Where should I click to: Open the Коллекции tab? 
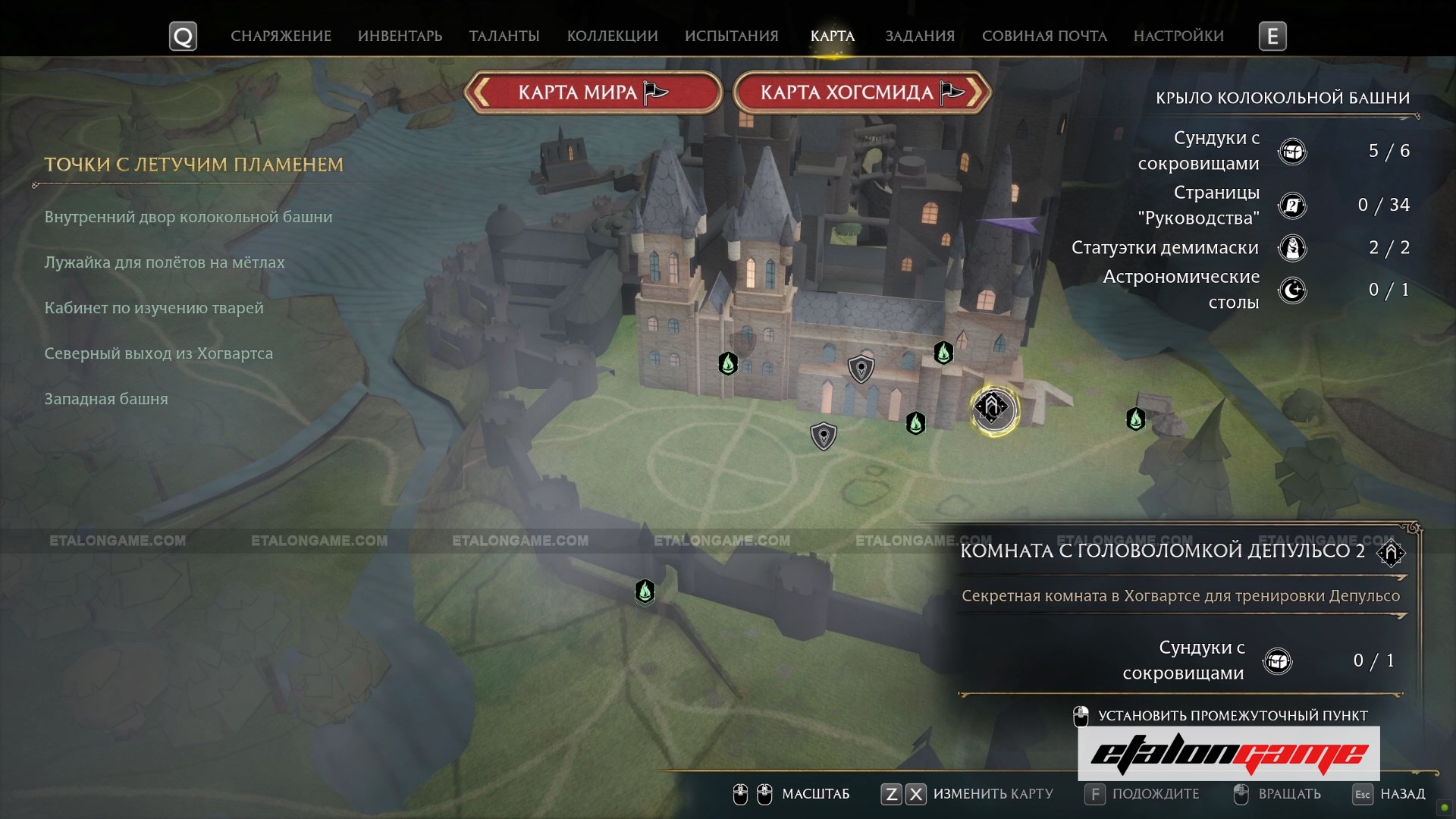coord(612,36)
